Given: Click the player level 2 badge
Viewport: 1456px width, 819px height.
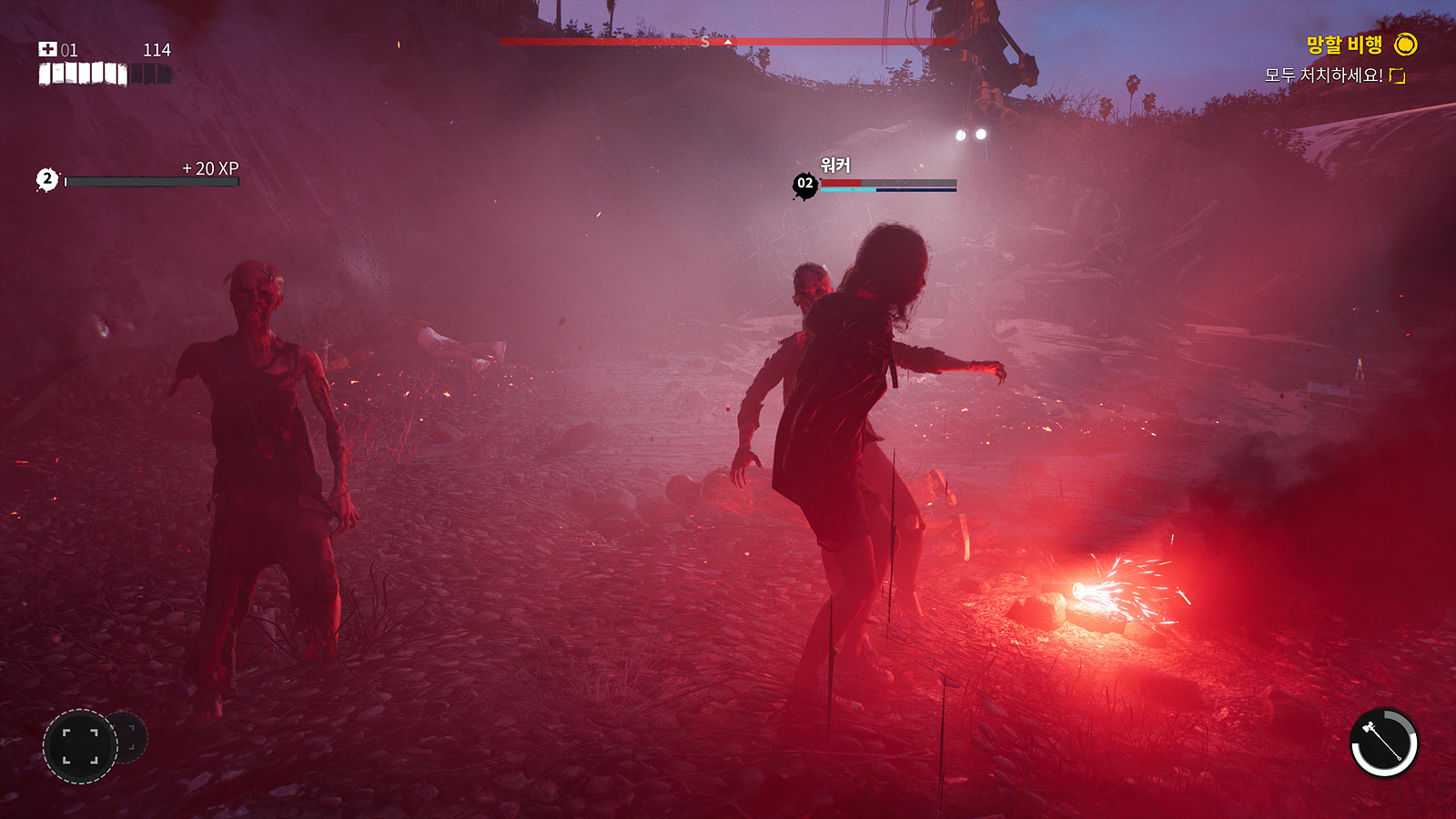Looking at the screenshot, I should tap(47, 180).
